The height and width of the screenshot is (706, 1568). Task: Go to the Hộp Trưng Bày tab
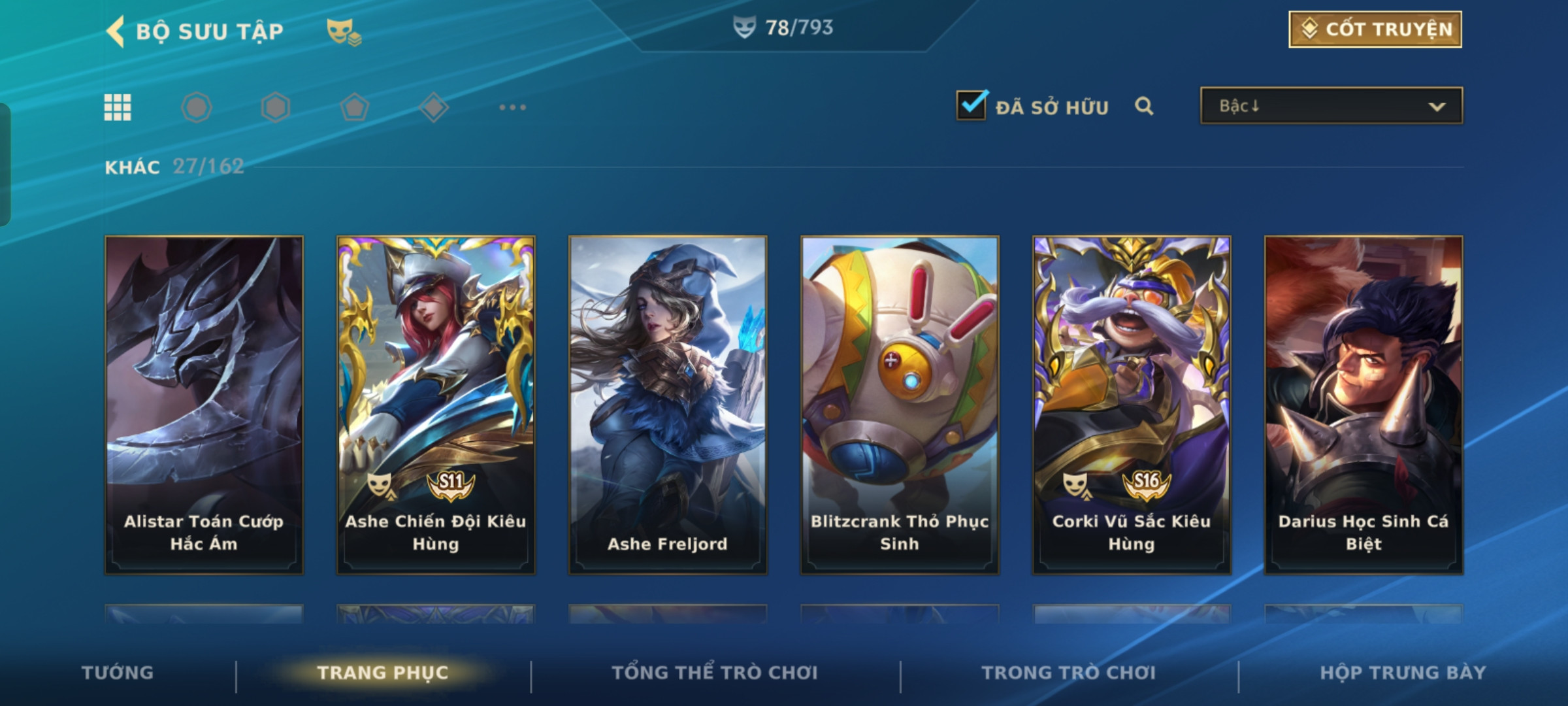click(x=1403, y=673)
